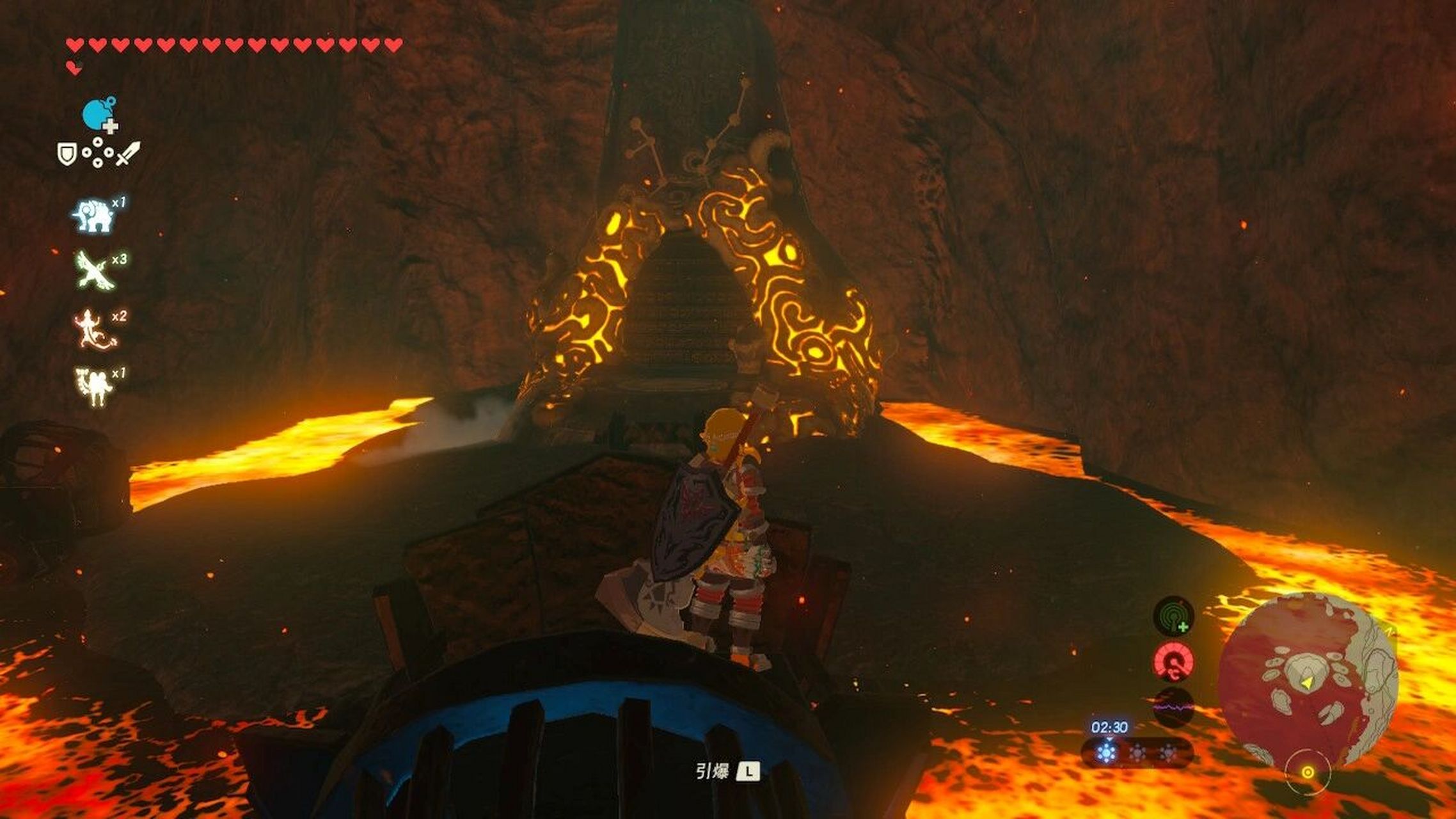The width and height of the screenshot is (1456, 819).
Task: Click the white sword quick-select icon
Action: [x=128, y=154]
